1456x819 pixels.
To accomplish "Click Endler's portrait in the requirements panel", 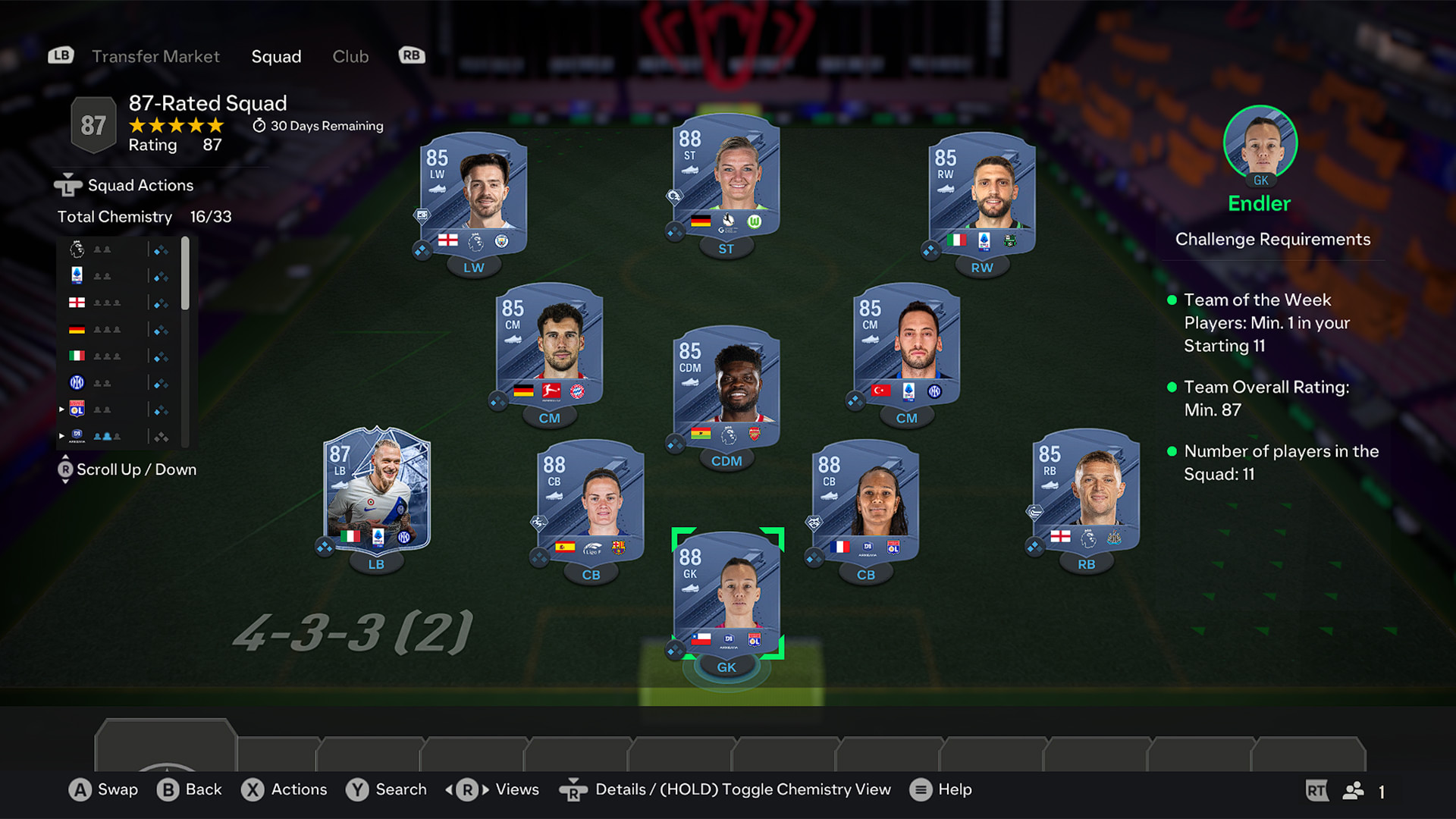I will point(1260,144).
